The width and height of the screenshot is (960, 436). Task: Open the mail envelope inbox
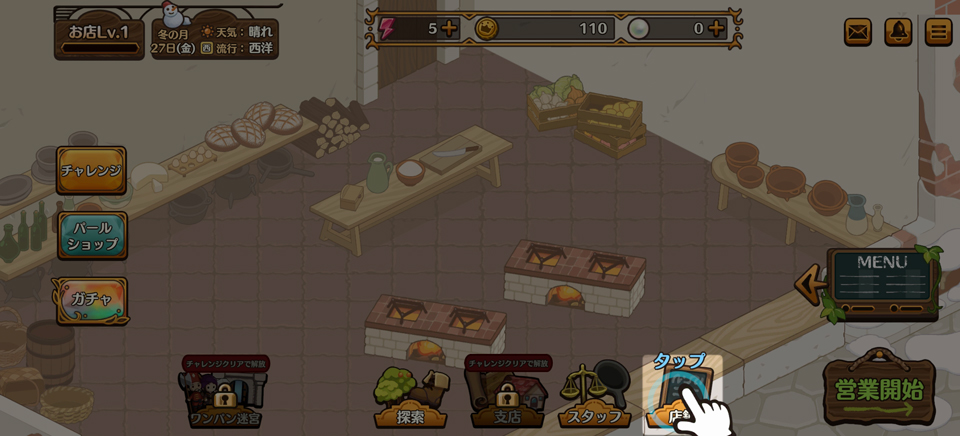coord(858,32)
